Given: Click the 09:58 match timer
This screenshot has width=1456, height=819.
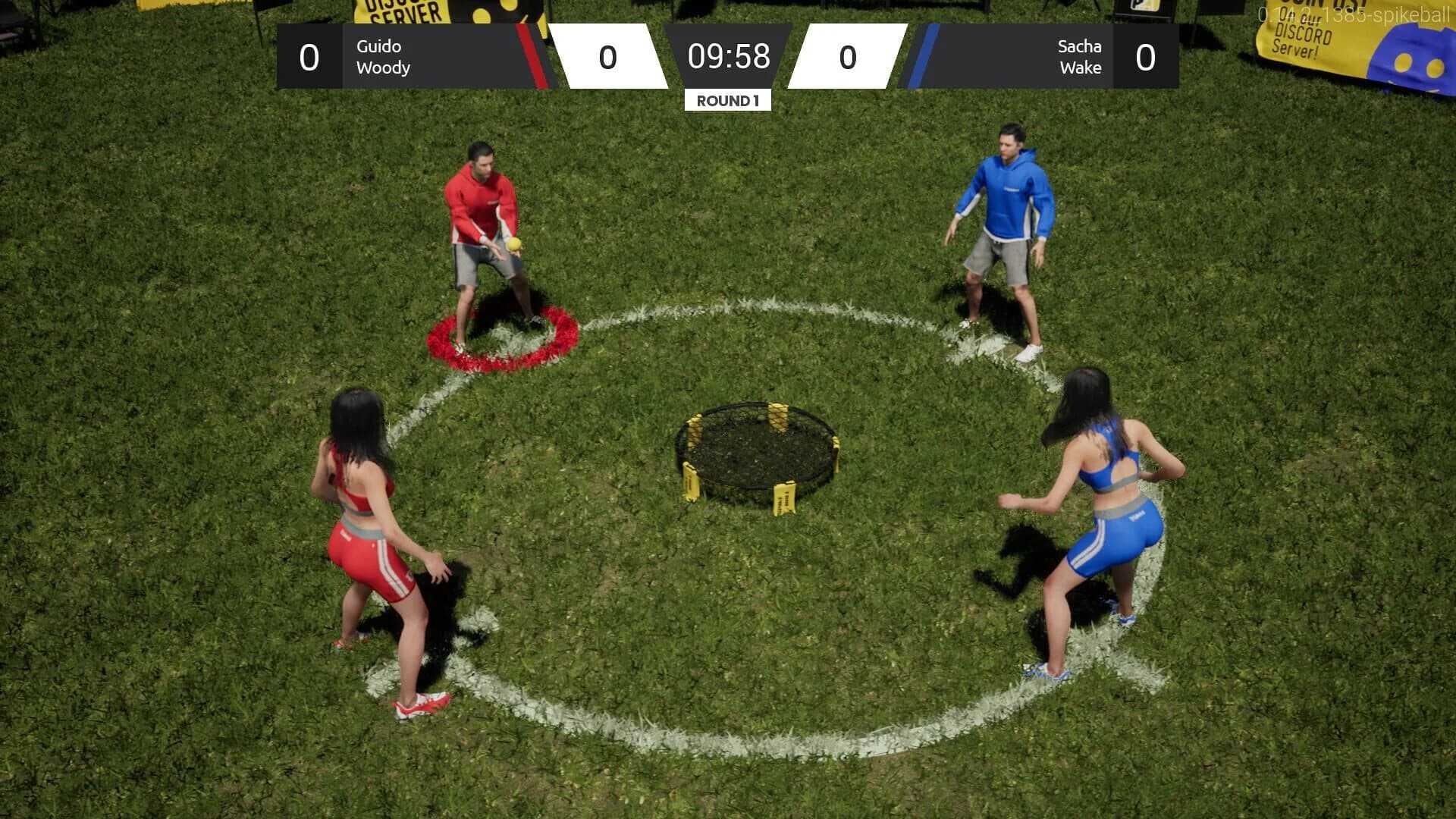Looking at the screenshot, I should click(729, 55).
